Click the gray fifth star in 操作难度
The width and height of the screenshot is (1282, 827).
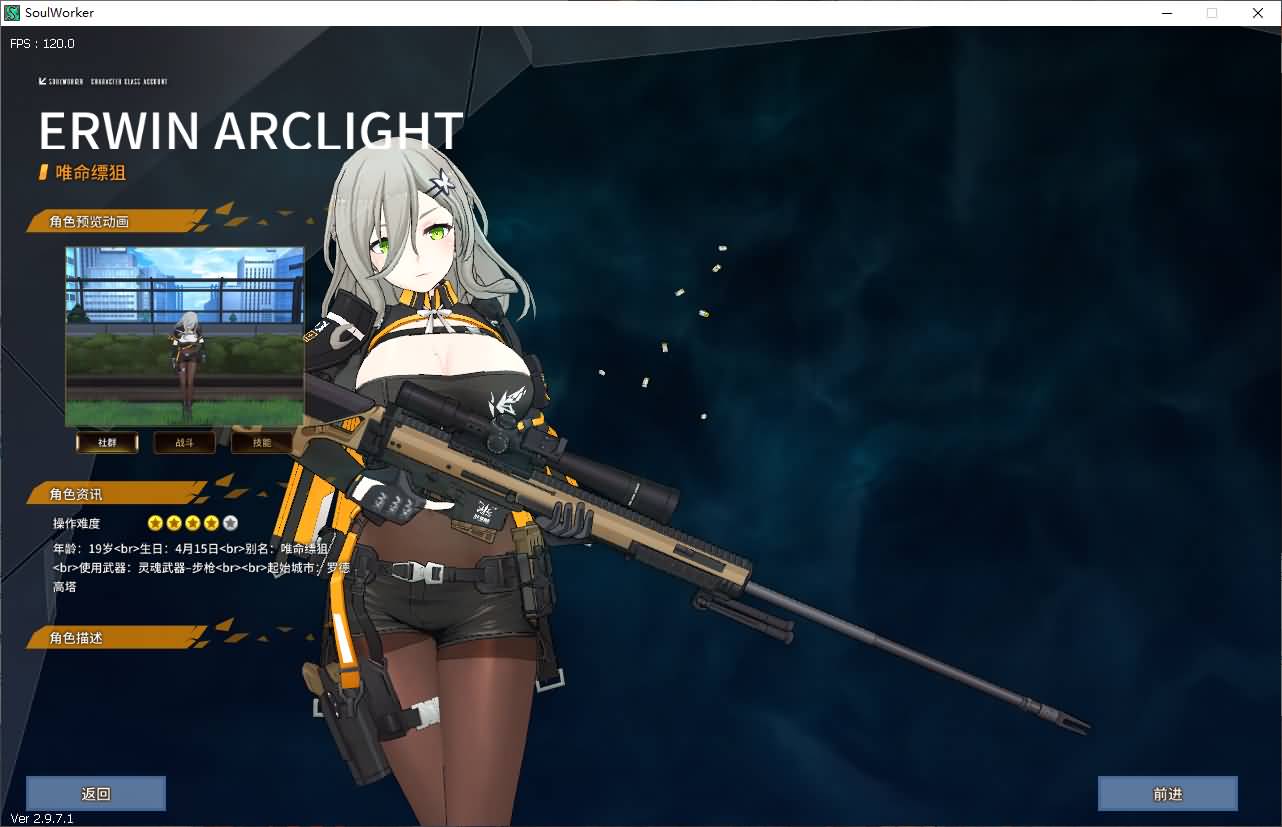point(229,522)
